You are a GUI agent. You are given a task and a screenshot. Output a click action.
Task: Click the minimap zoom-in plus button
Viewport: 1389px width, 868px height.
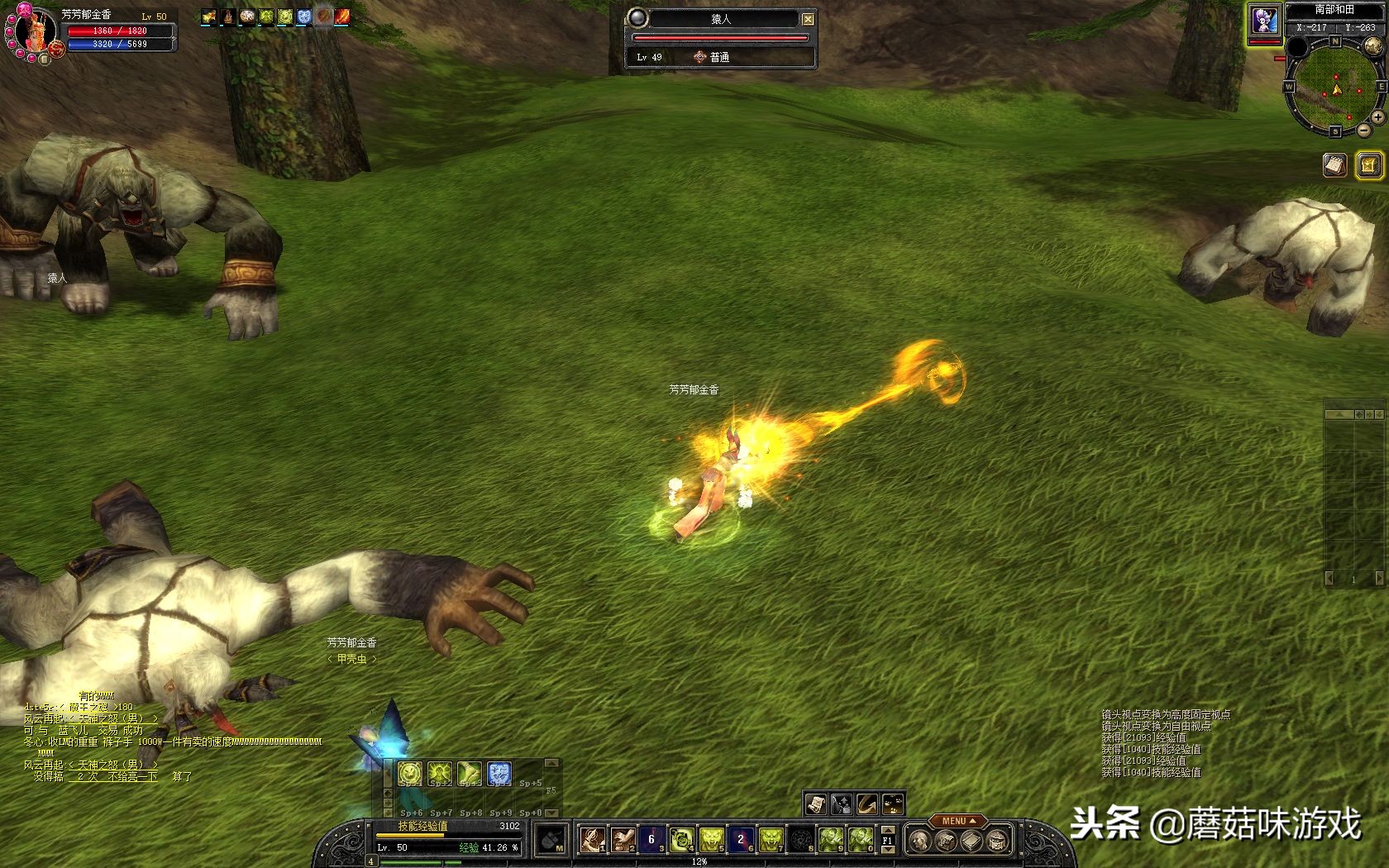click(1377, 118)
